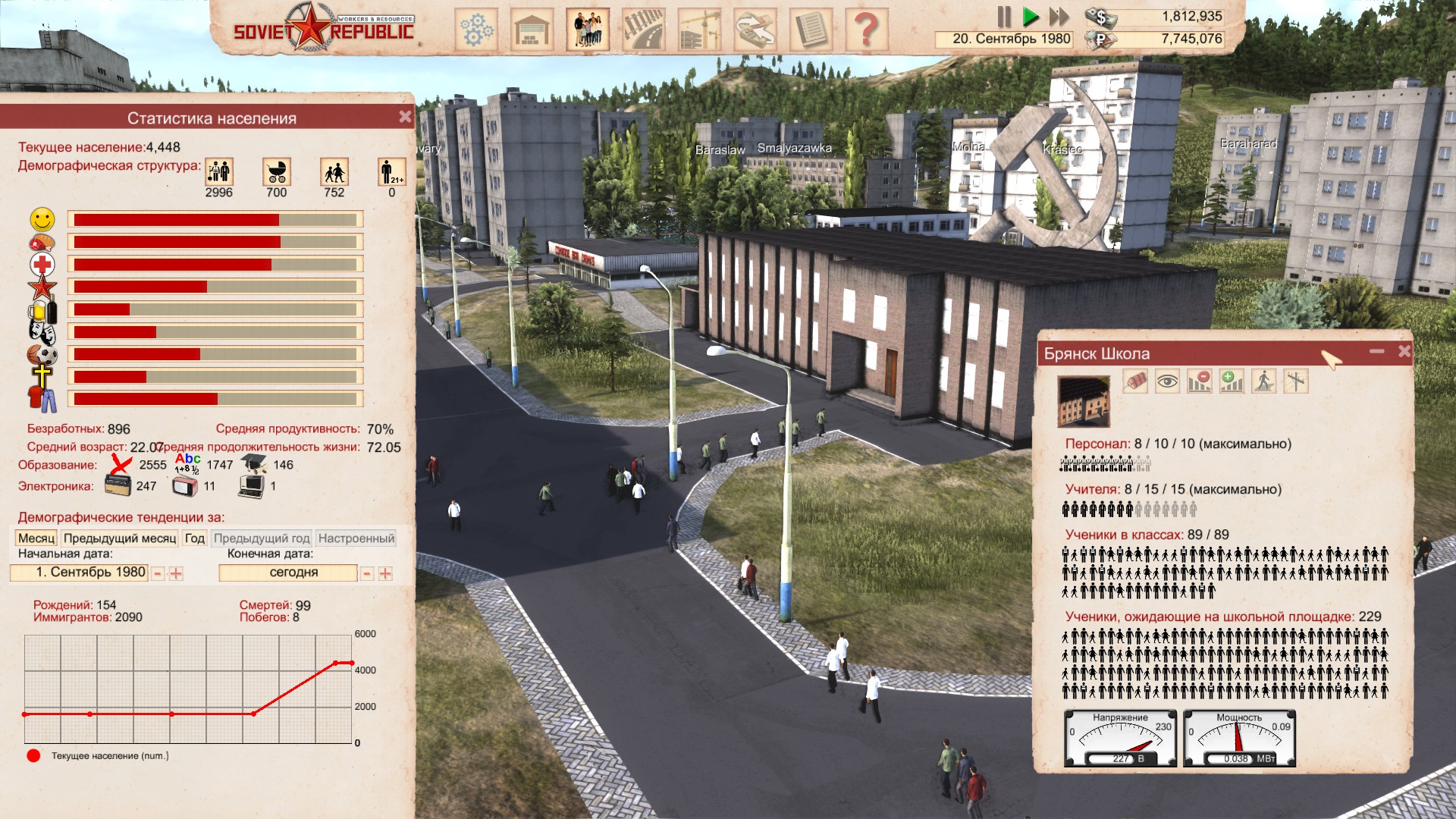The height and width of the screenshot is (819, 1456).
Task: Open the notebook statistics icon
Action: click(811, 30)
